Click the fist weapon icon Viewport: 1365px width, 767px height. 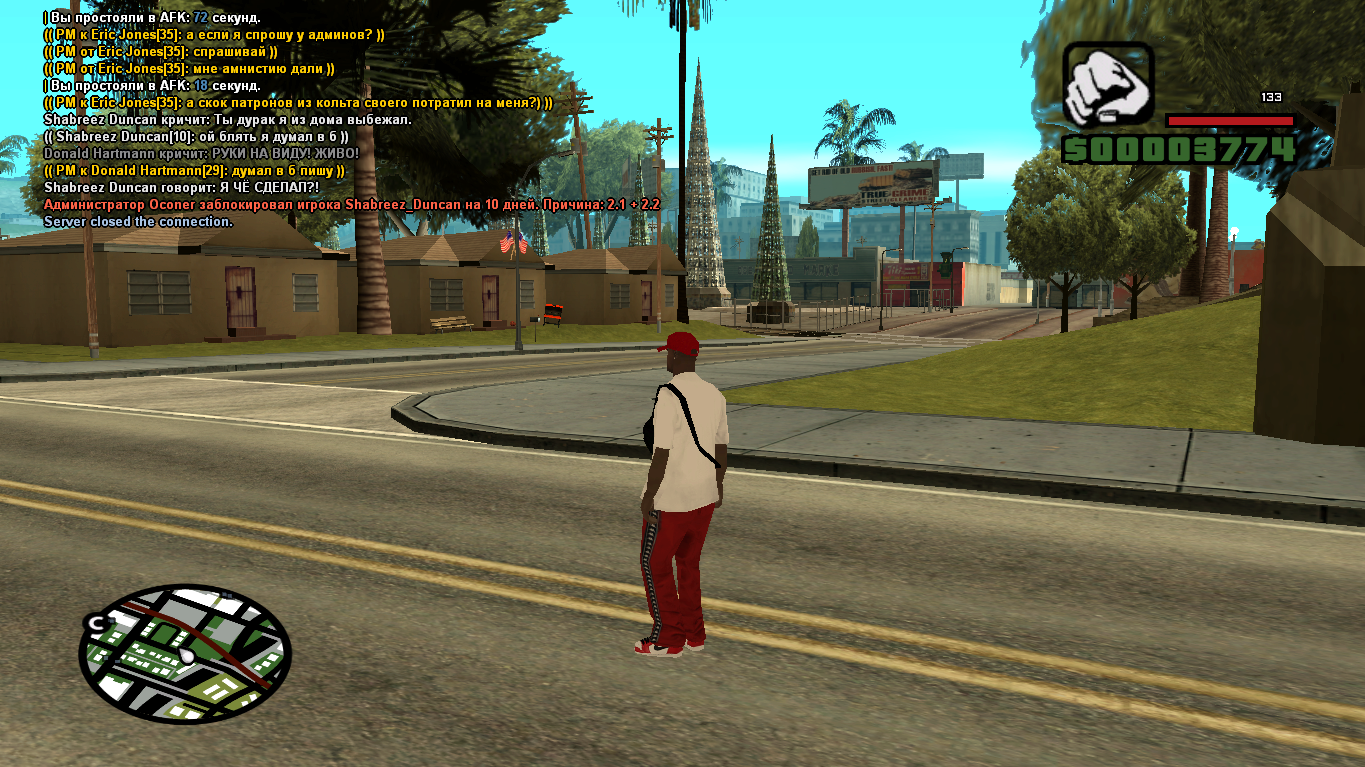click(1107, 86)
